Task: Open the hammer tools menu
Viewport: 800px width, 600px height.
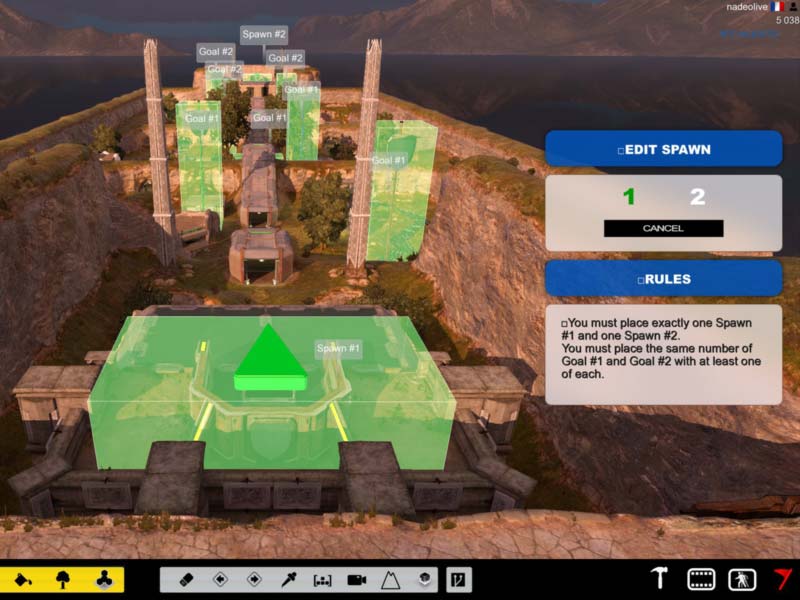Action: (x=660, y=578)
